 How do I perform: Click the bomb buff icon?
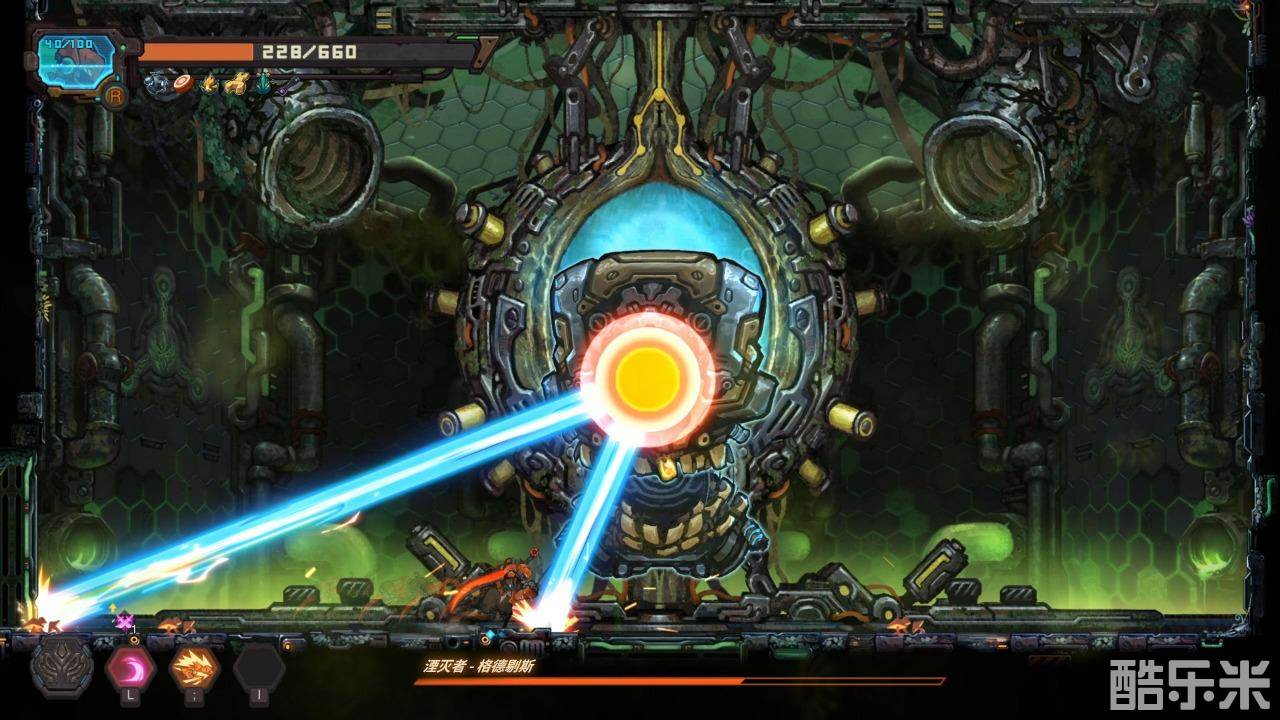(x=152, y=84)
